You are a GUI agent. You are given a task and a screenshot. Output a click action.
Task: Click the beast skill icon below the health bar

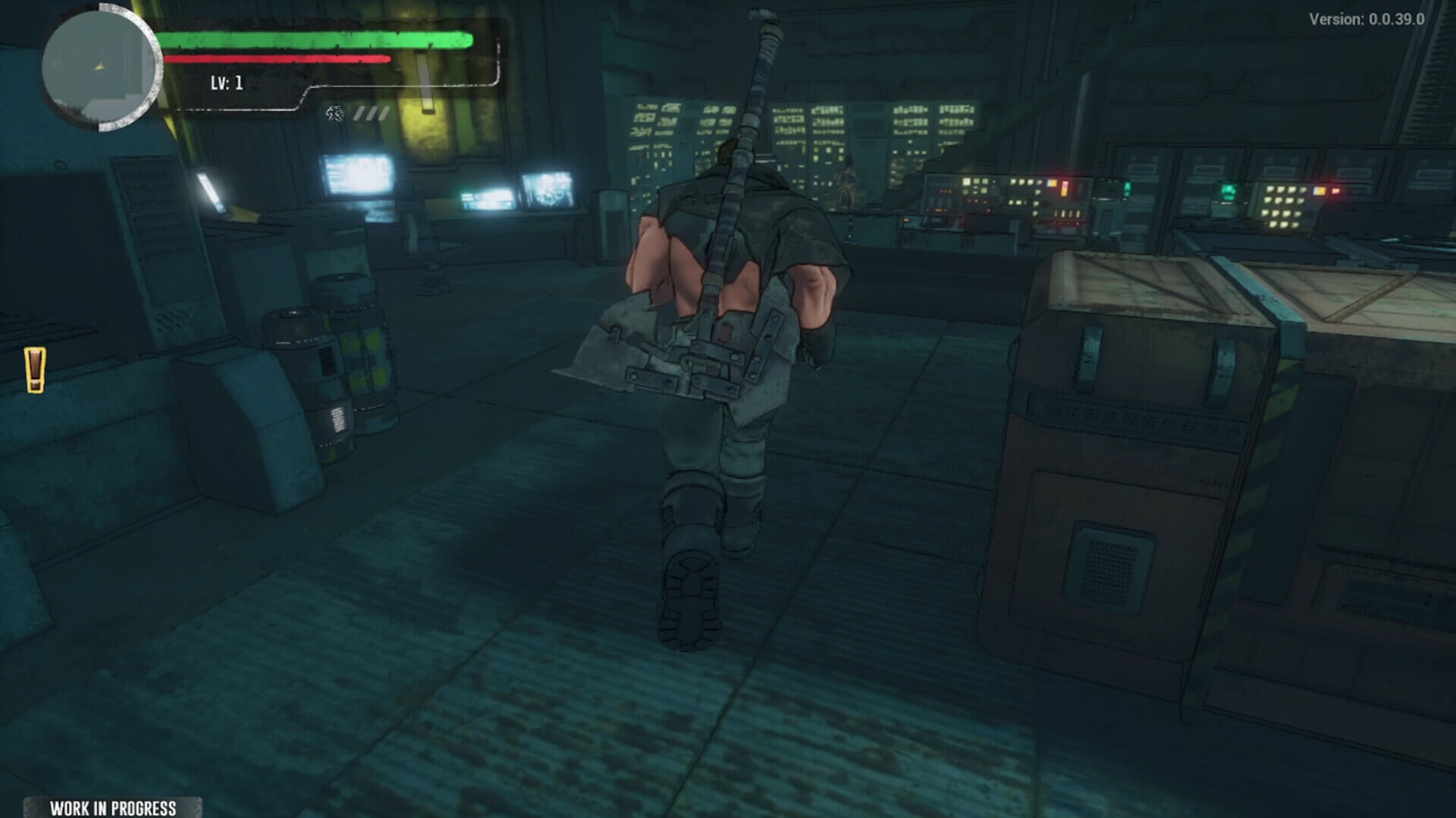tap(335, 114)
